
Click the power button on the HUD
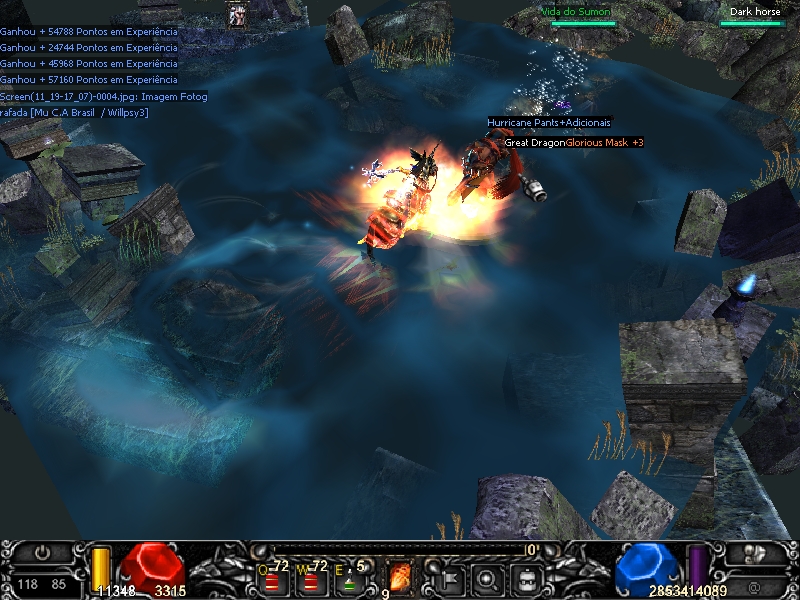(x=41, y=552)
